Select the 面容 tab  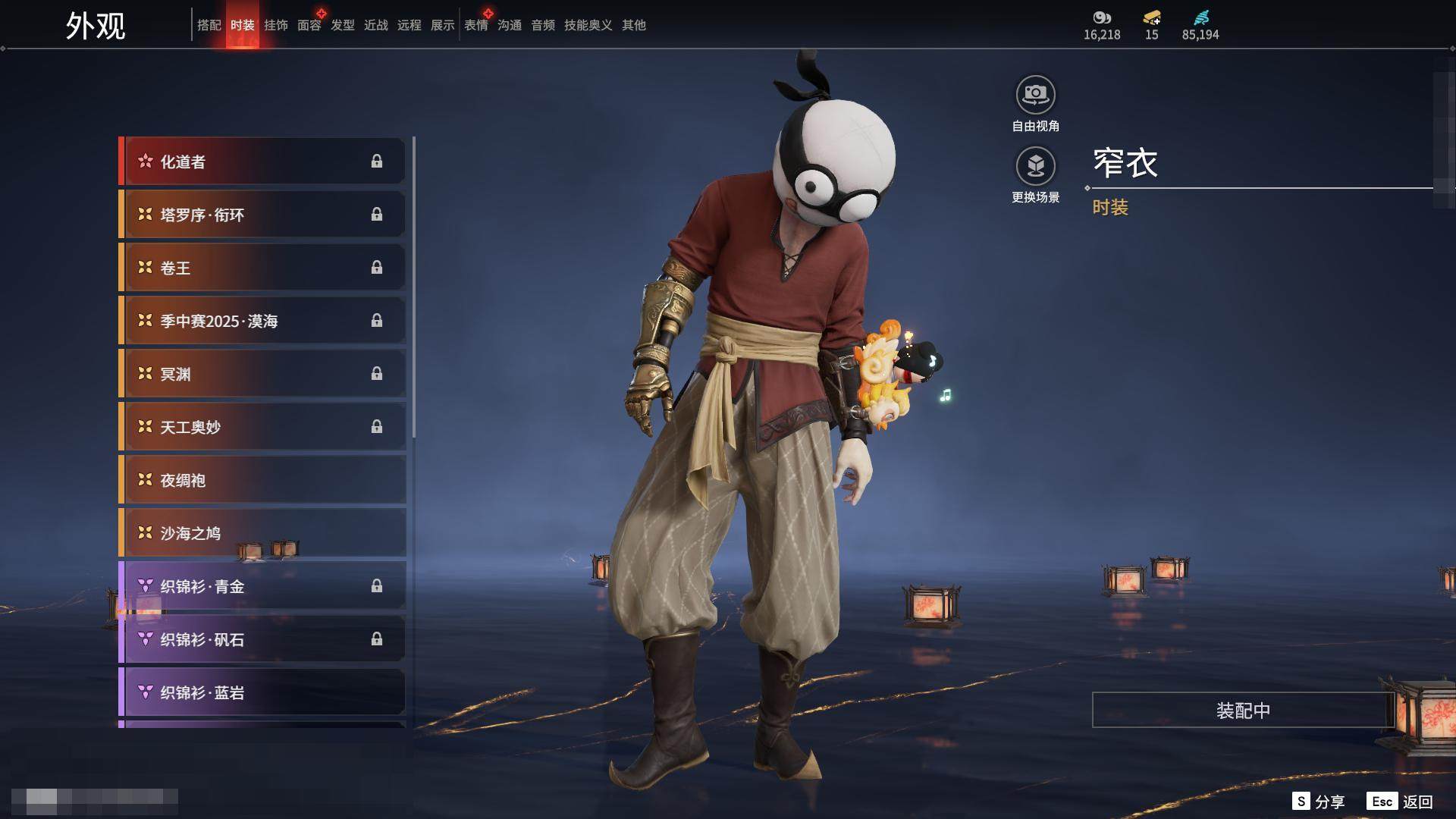309,25
